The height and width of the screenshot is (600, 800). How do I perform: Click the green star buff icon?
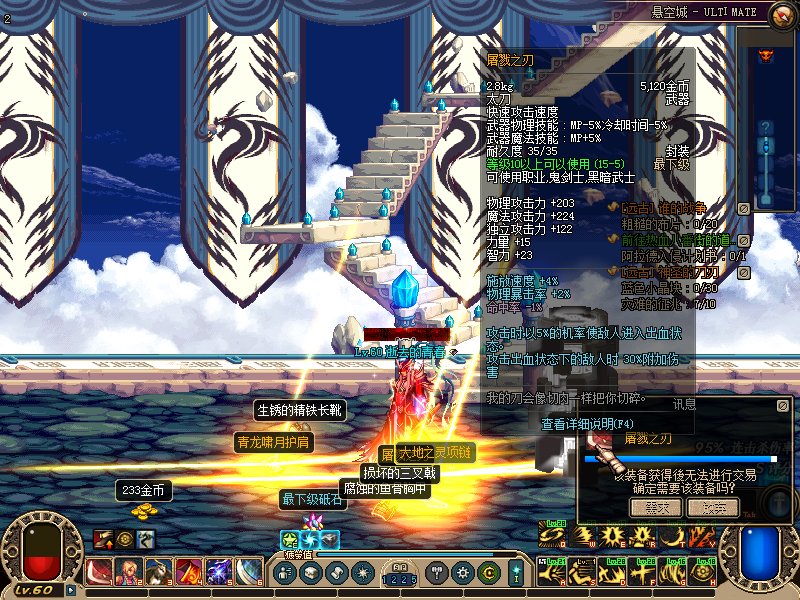pyautogui.click(x=289, y=538)
